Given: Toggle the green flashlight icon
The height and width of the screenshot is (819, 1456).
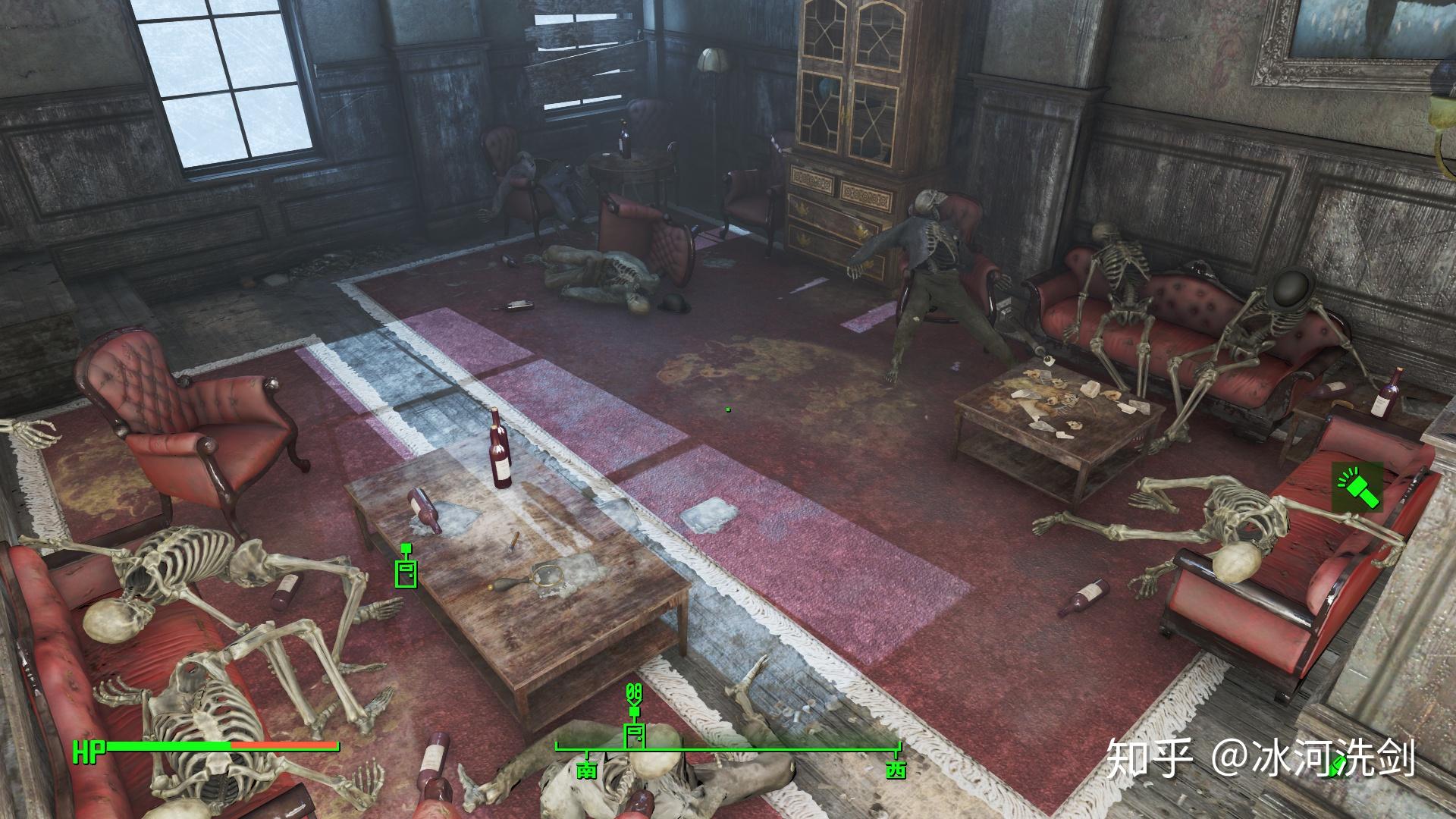Looking at the screenshot, I should (x=1357, y=487).
